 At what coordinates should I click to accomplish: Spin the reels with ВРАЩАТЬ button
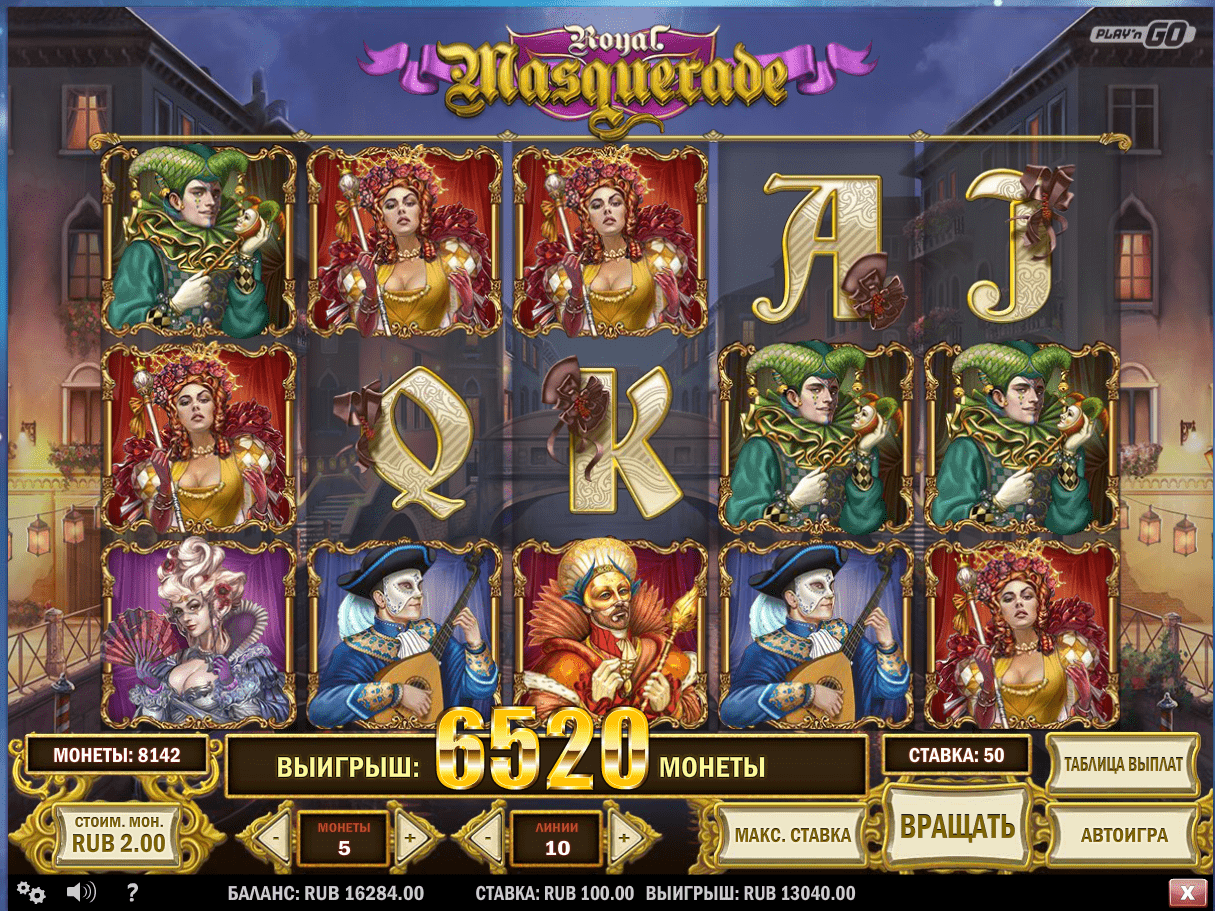(x=957, y=827)
